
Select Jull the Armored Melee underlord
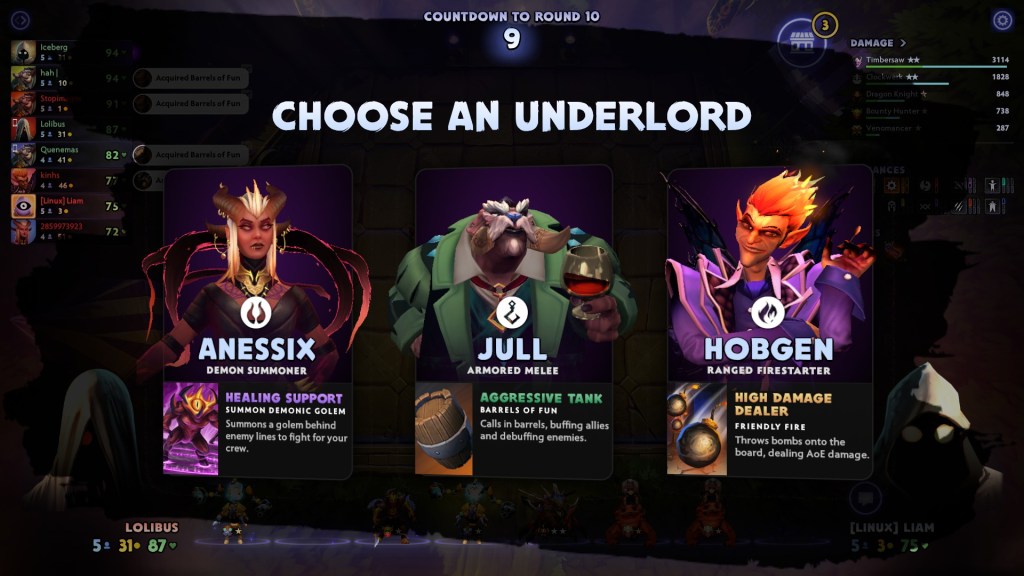[x=512, y=320]
